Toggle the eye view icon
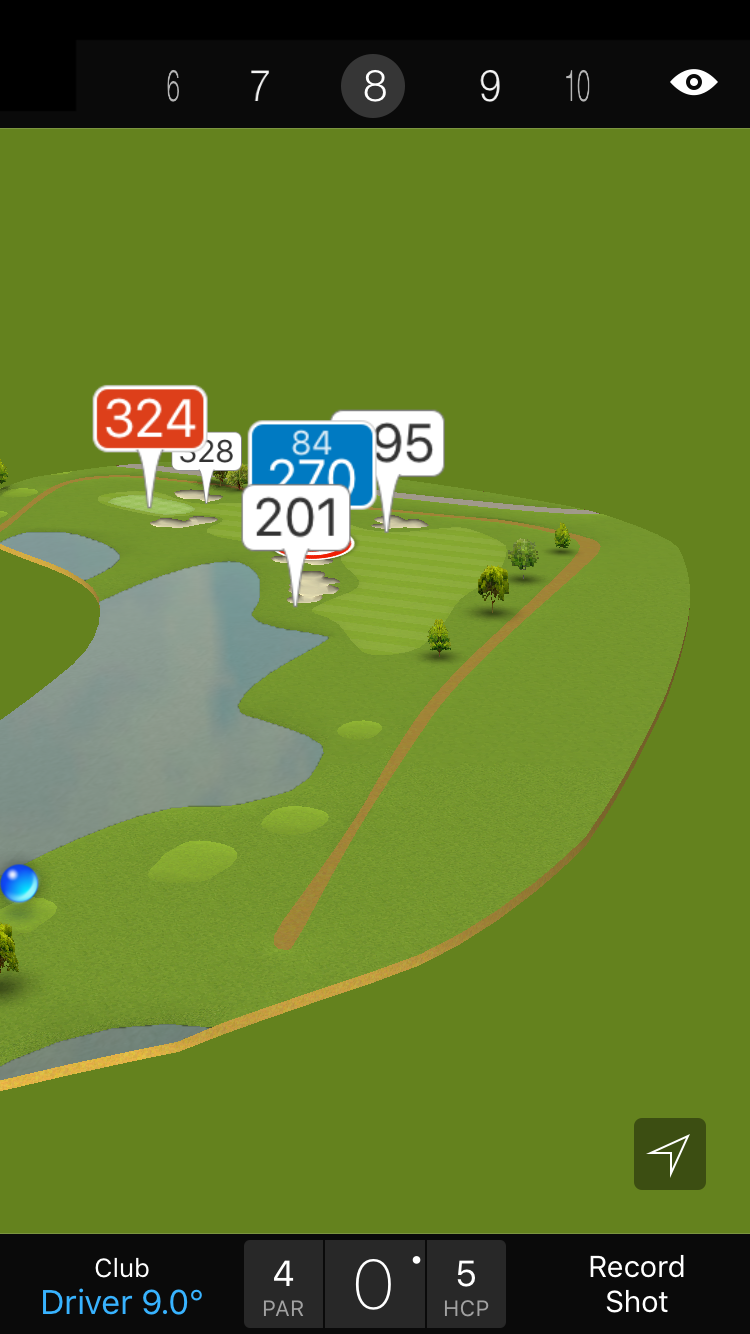Screen dimensions: 750x1334 coord(693,83)
